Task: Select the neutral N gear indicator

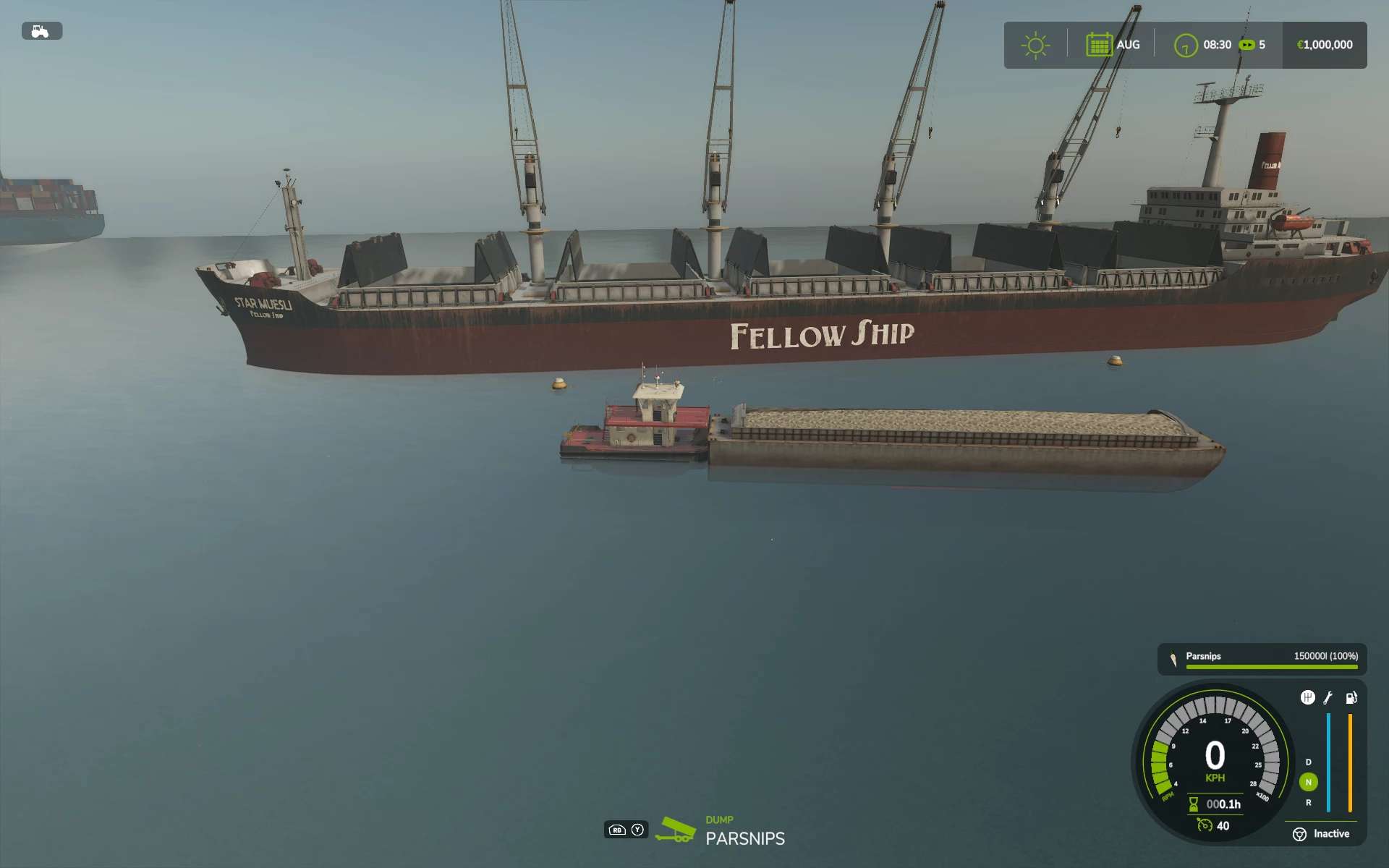Action: coord(1308,782)
